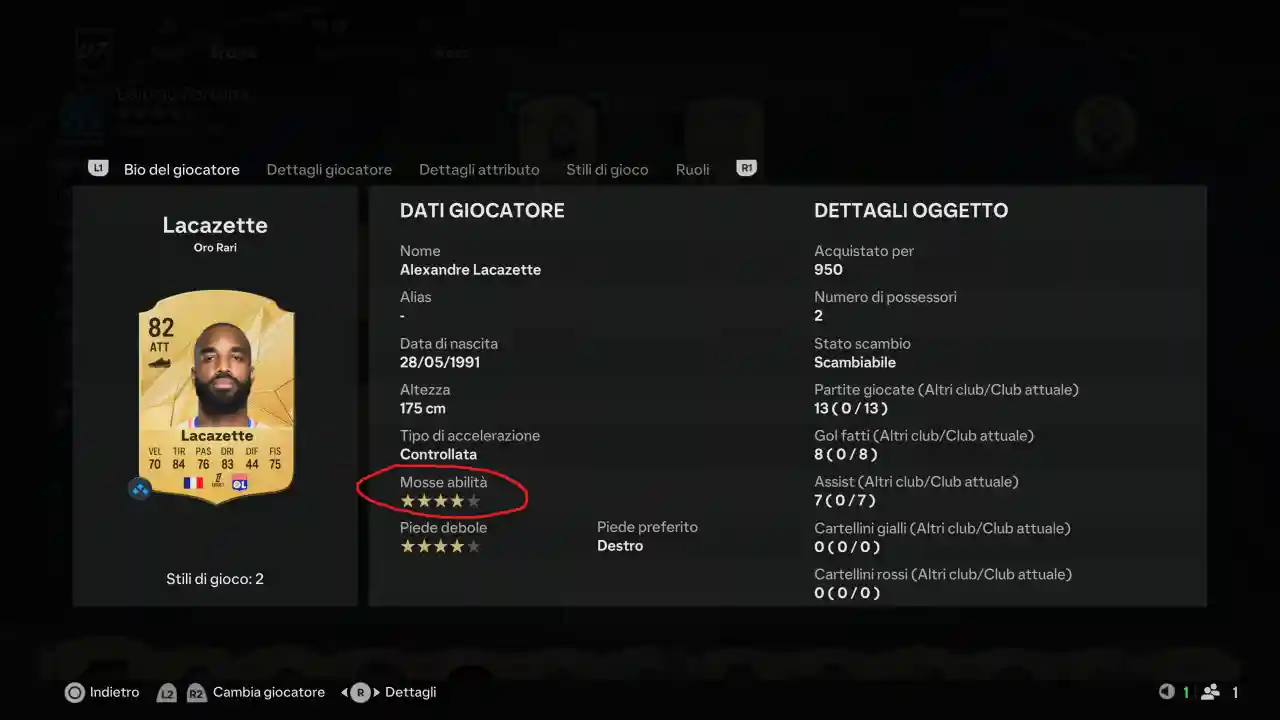
Task: Select the Ruoli tab
Action: click(x=692, y=169)
